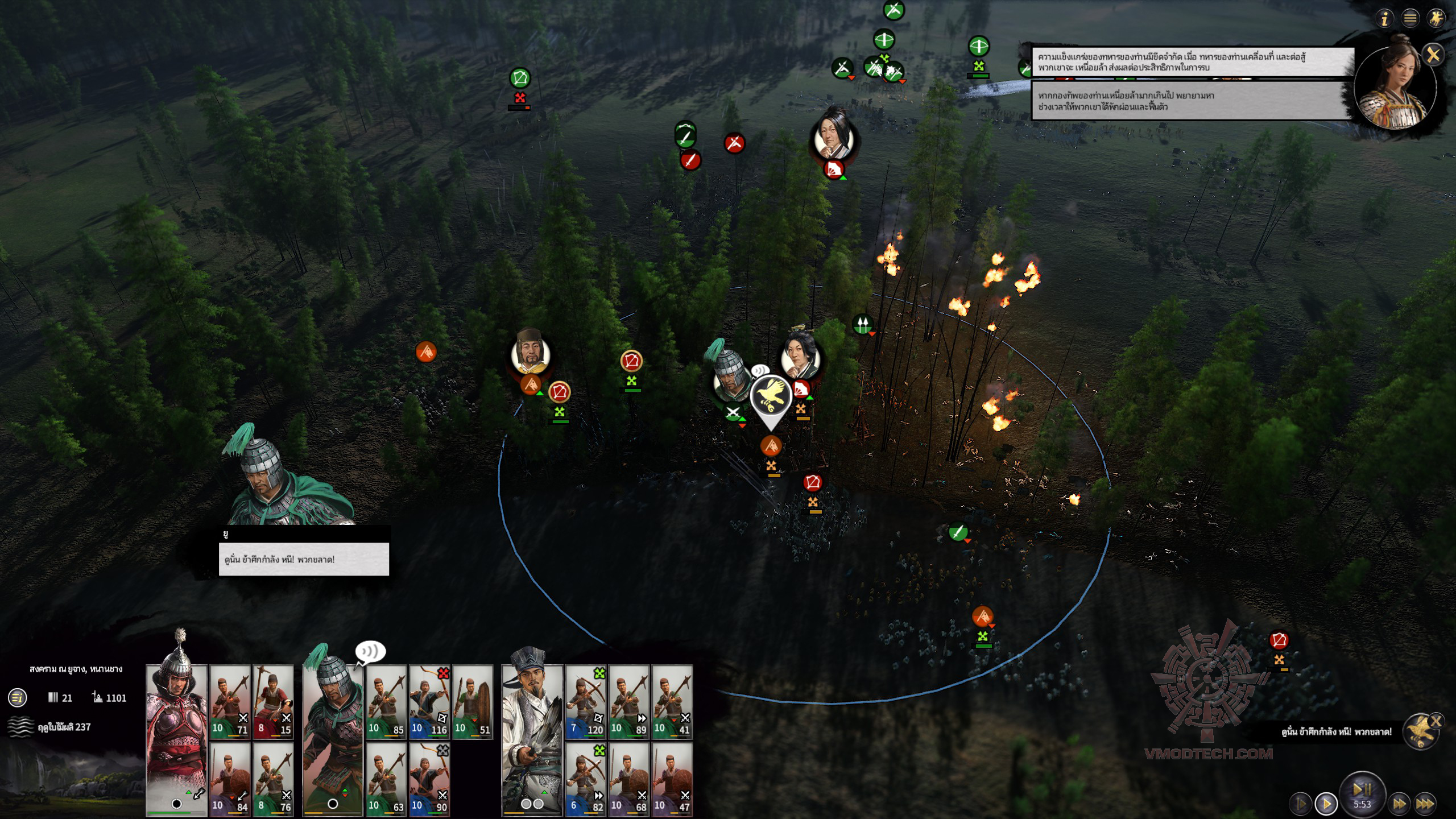Open the three-line game menu
The height and width of the screenshot is (819, 1456).
coord(1410,19)
